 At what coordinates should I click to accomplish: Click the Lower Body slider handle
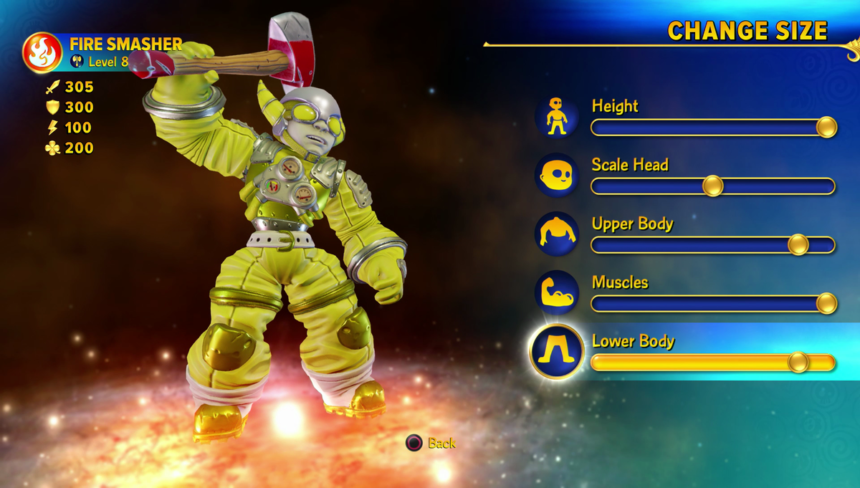pyautogui.click(x=798, y=362)
